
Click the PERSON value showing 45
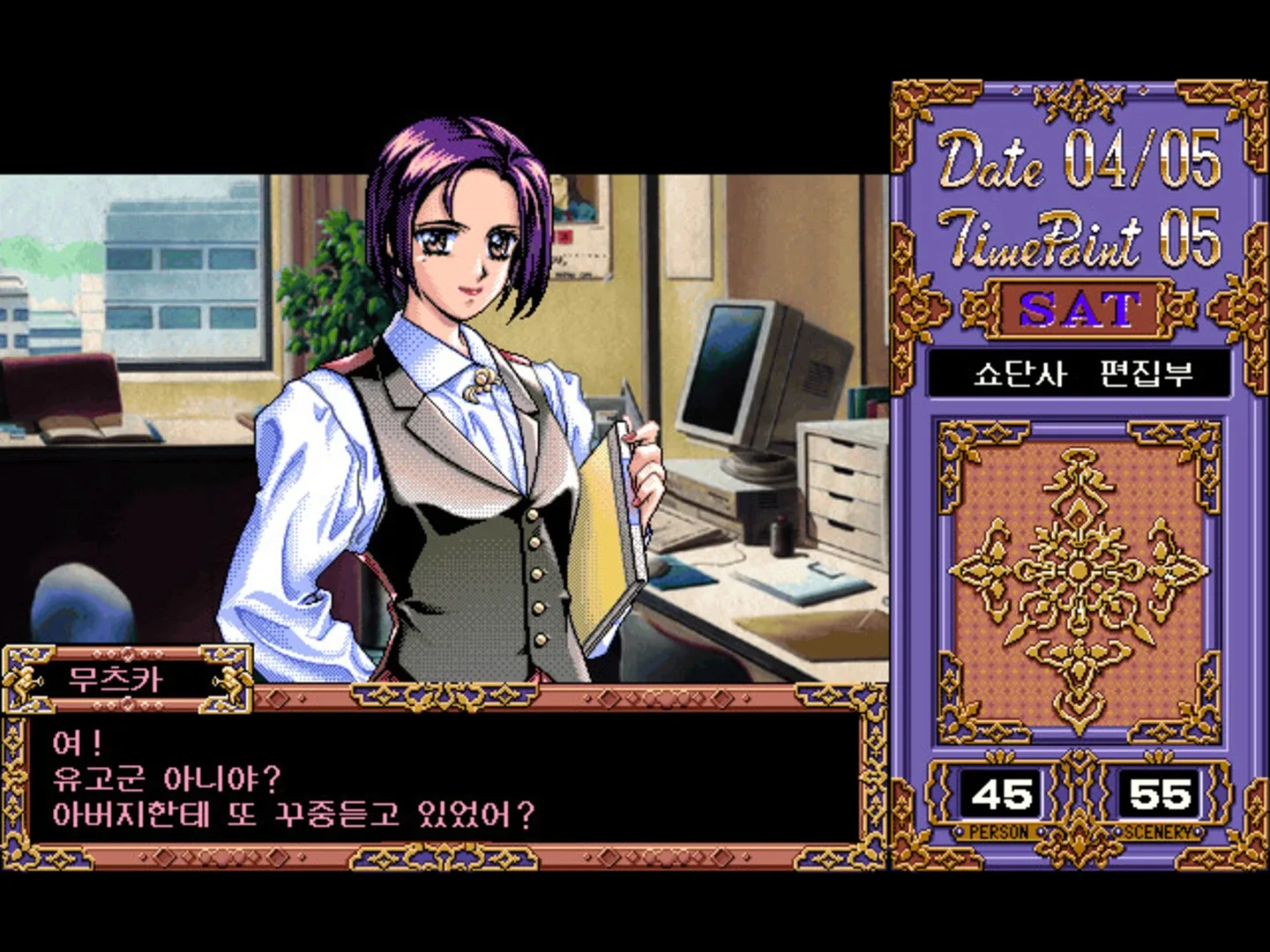click(x=1001, y=793)
